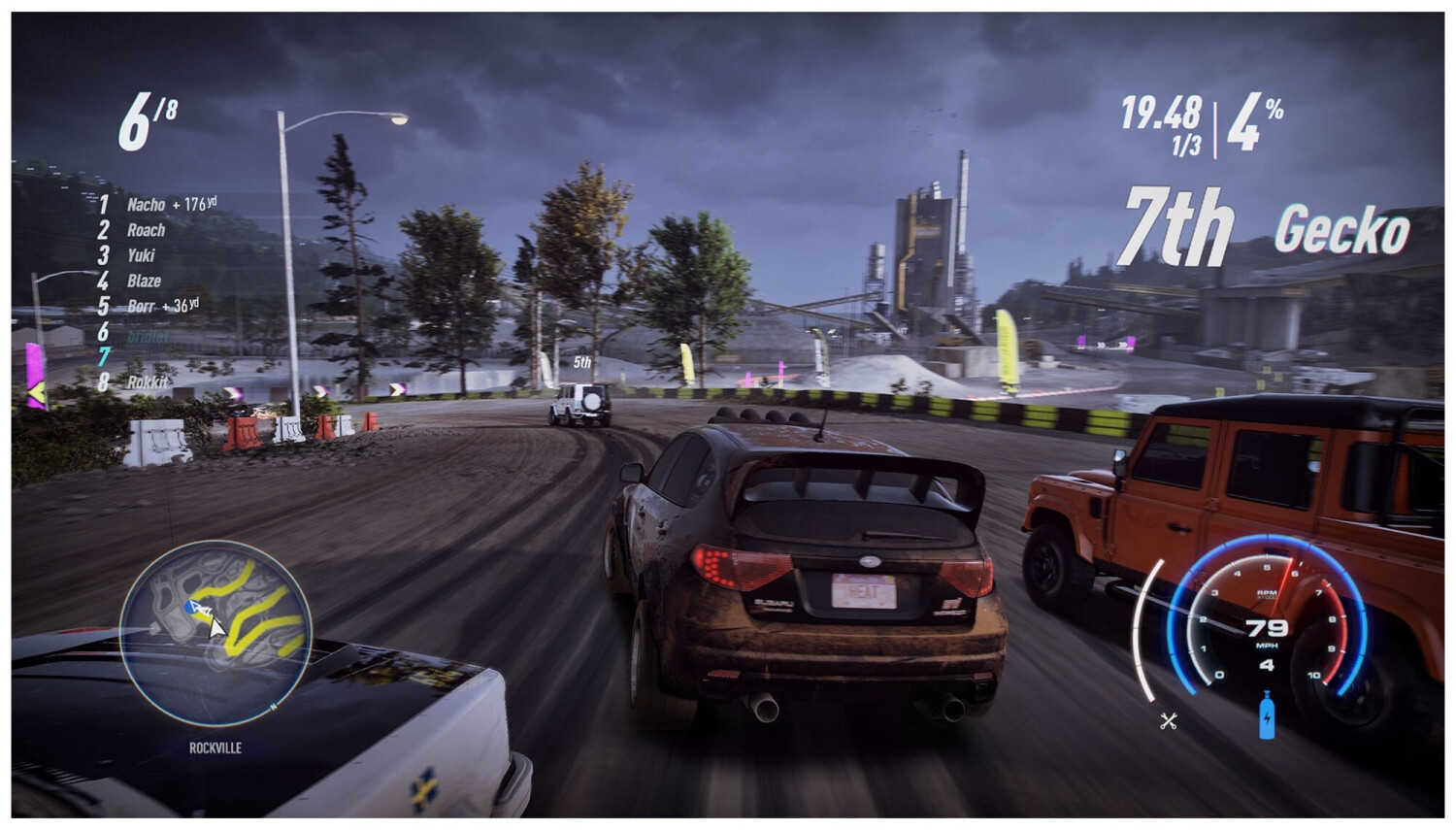Select Rokkit at eighth place
Screen dimensions: 1456x830
point(148,382)
